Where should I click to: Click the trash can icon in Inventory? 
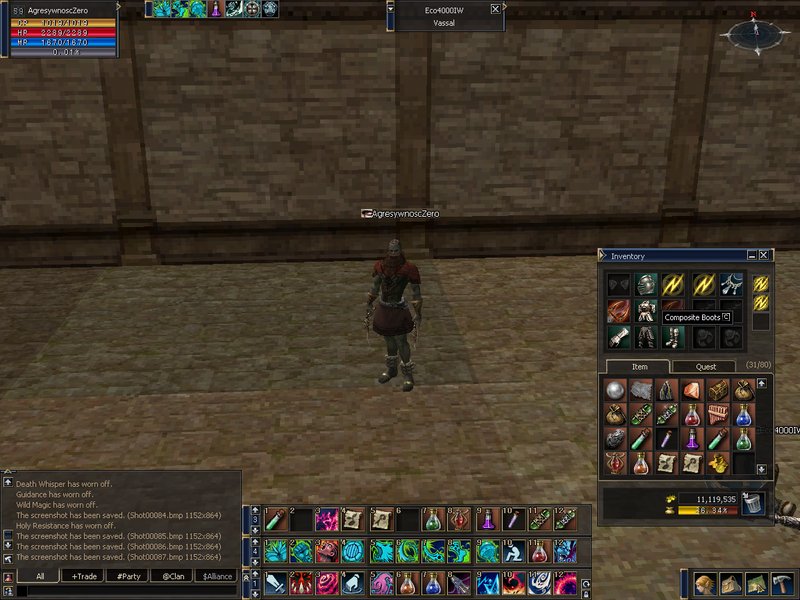pyautogui.click(x=753, y=504)
